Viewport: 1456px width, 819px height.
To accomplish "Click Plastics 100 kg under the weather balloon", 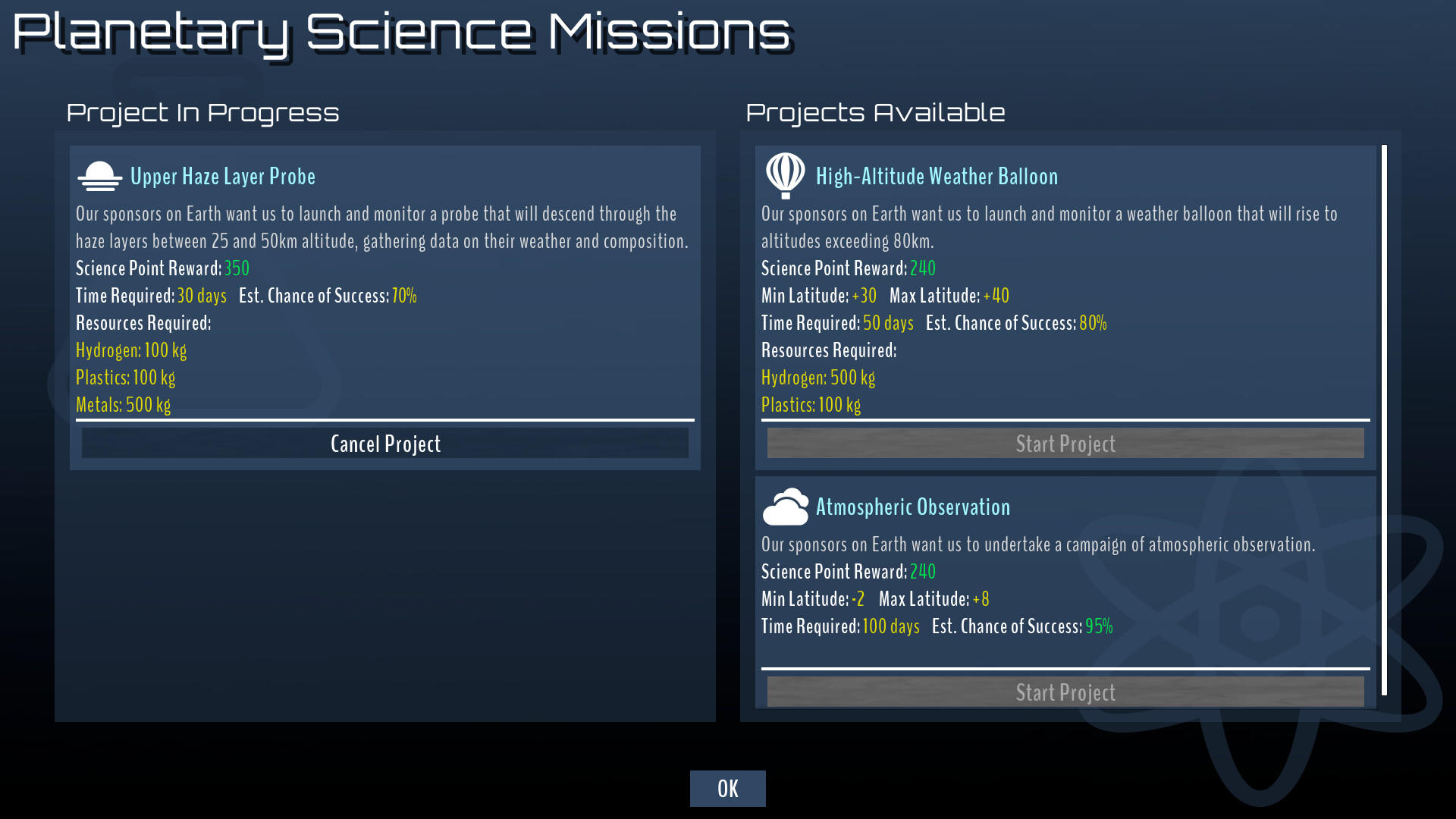I will click(811, 405).
